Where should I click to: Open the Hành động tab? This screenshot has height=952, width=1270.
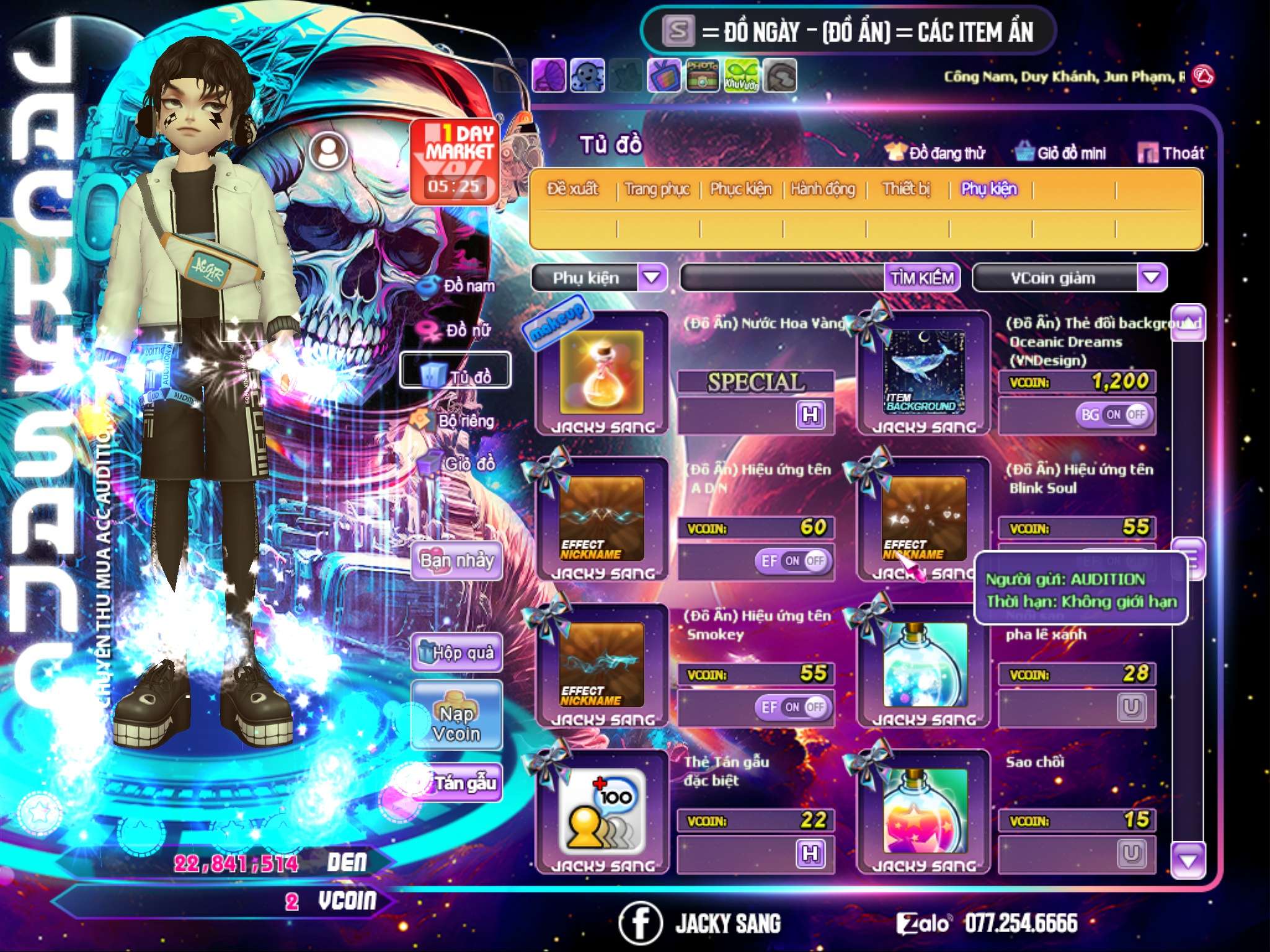(823, 189)
